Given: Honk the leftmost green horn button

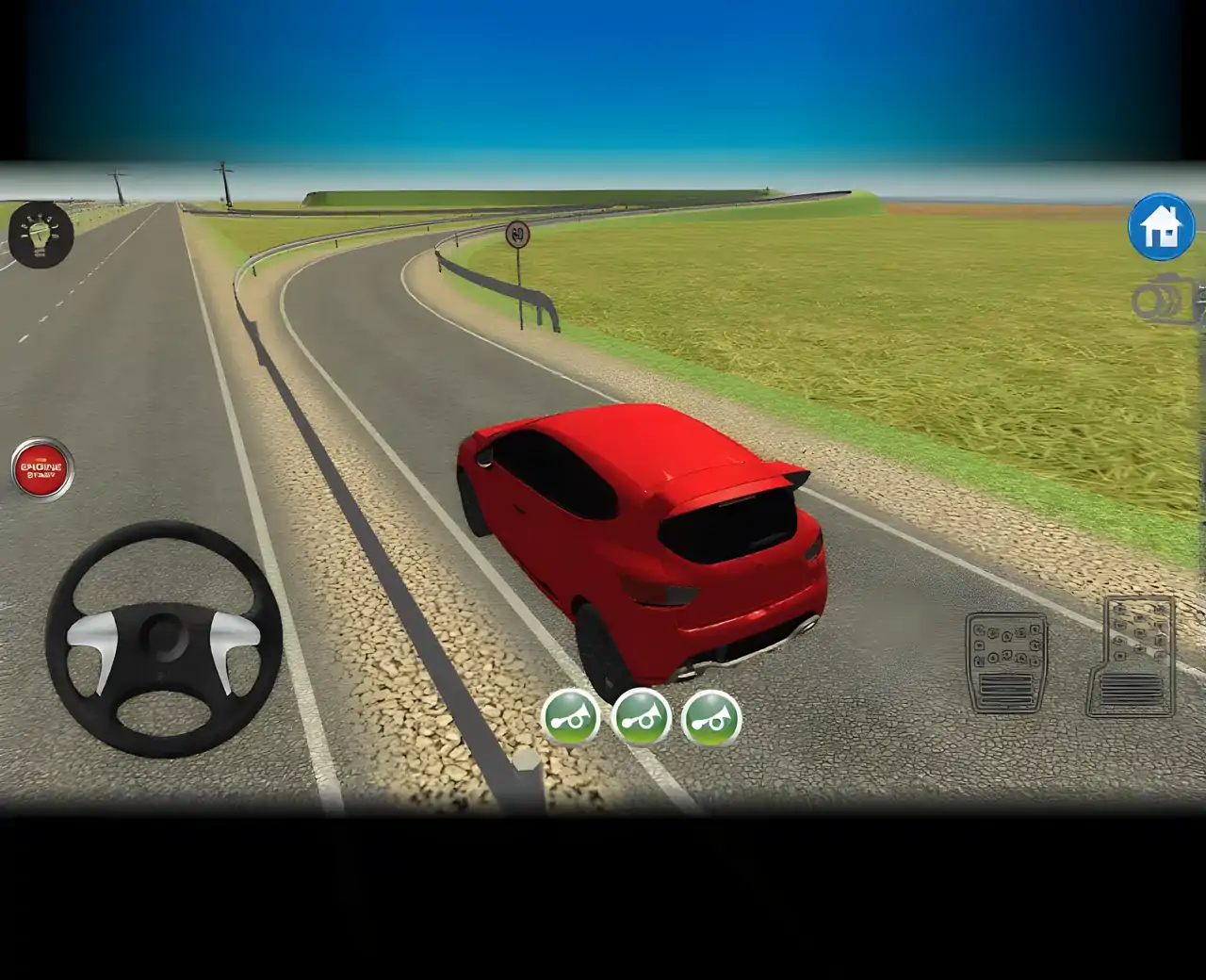Looking at the screenshot, I should 572,719.
